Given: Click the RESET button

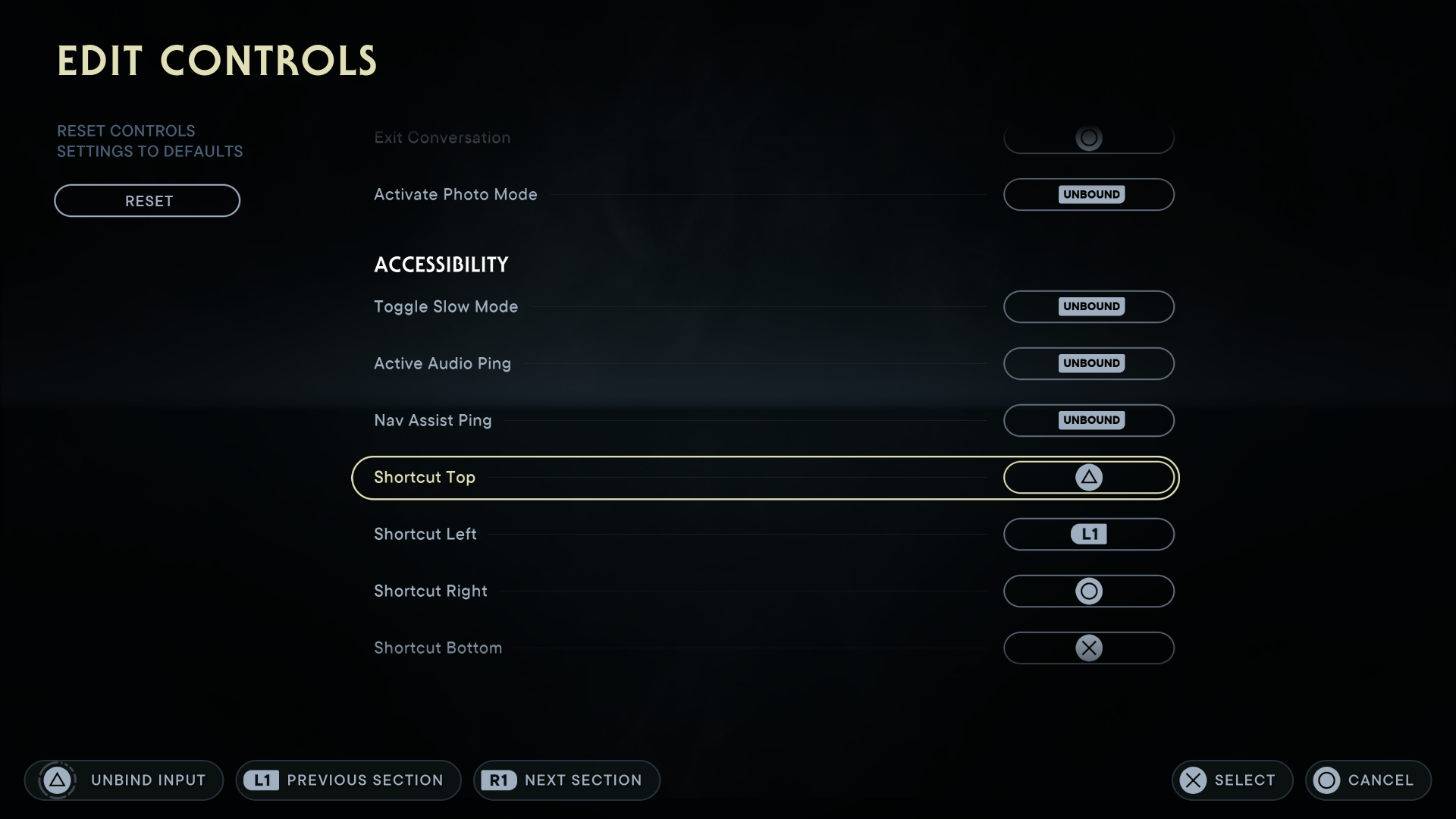Looking at the screenshot, I should pos(147,200).
